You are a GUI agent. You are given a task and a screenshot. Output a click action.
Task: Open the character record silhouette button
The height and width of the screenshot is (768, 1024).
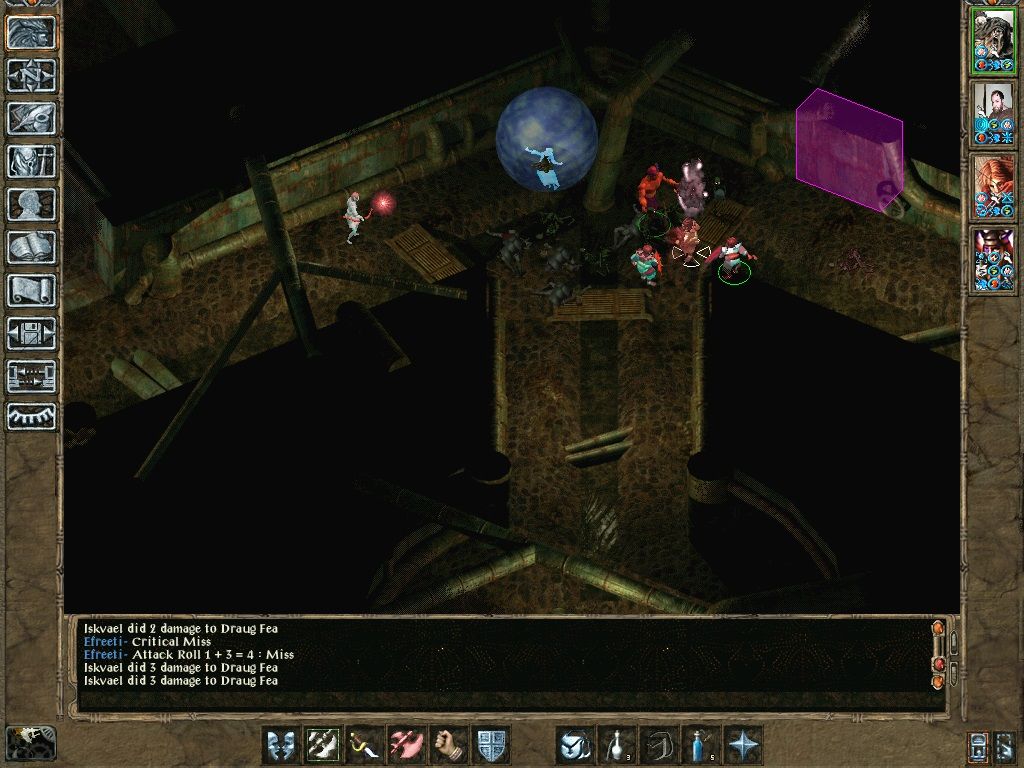pos(32,204)
